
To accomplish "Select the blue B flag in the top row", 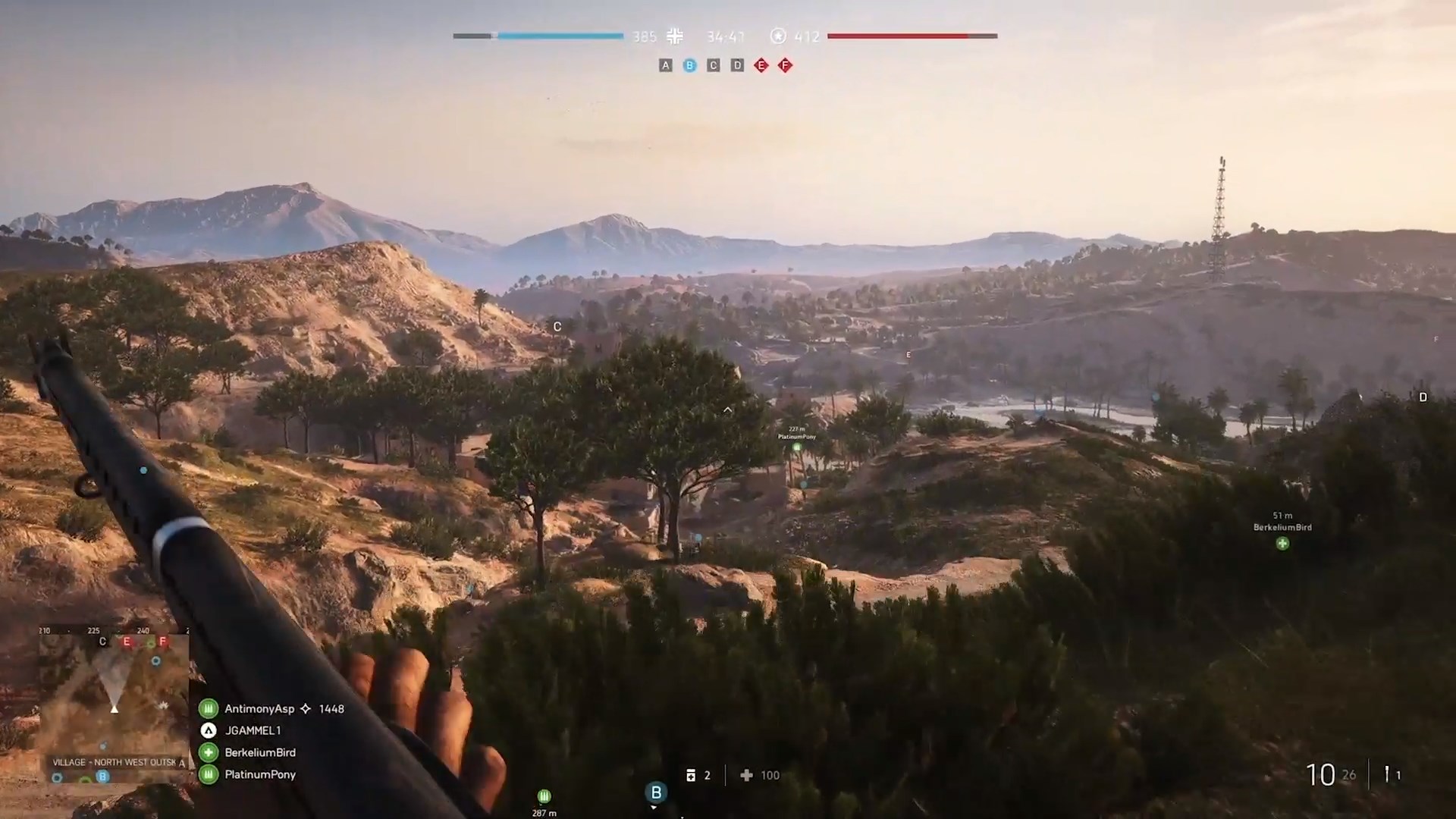I will (x=689, y=66).
